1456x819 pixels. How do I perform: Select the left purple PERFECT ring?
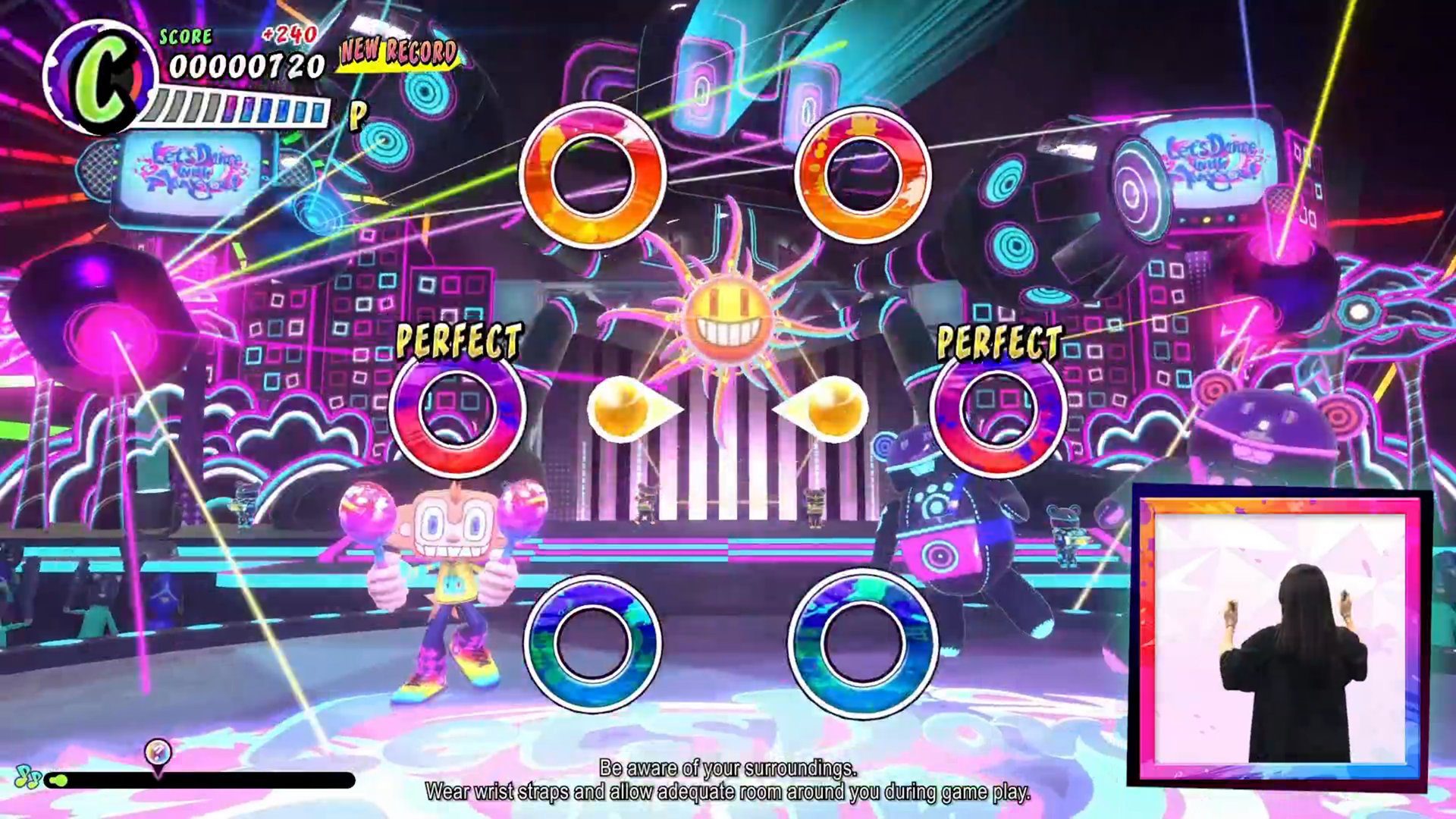point(459,413)
